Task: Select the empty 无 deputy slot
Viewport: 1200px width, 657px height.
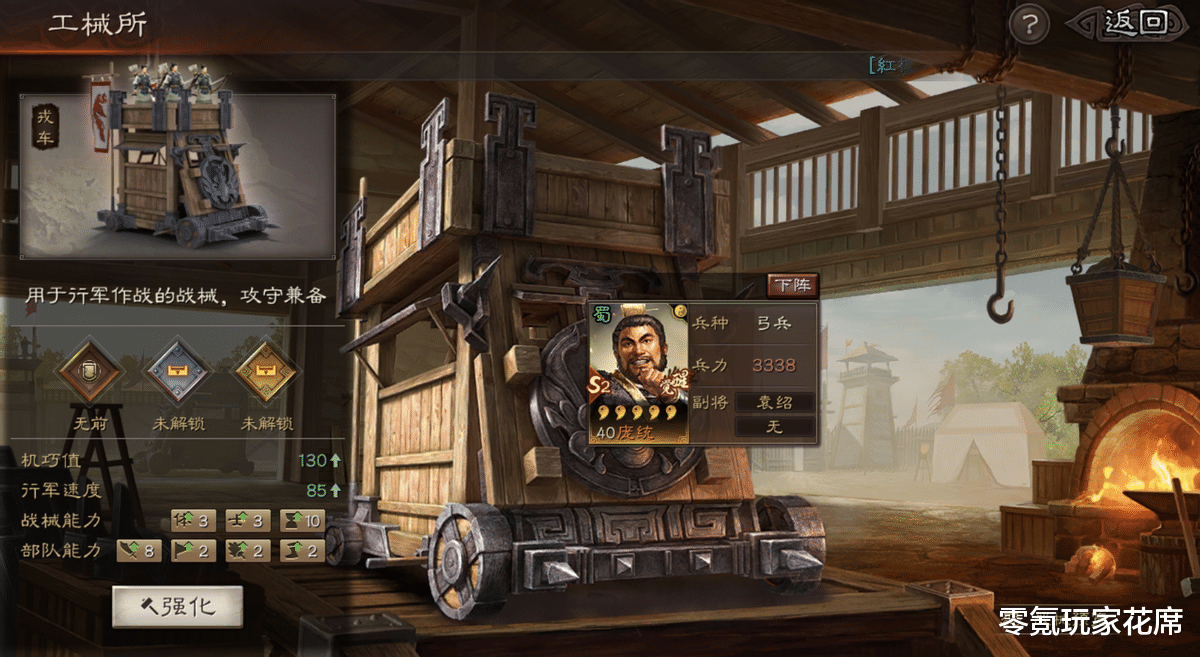Action: pyautogui.click(x=775, y=427)
